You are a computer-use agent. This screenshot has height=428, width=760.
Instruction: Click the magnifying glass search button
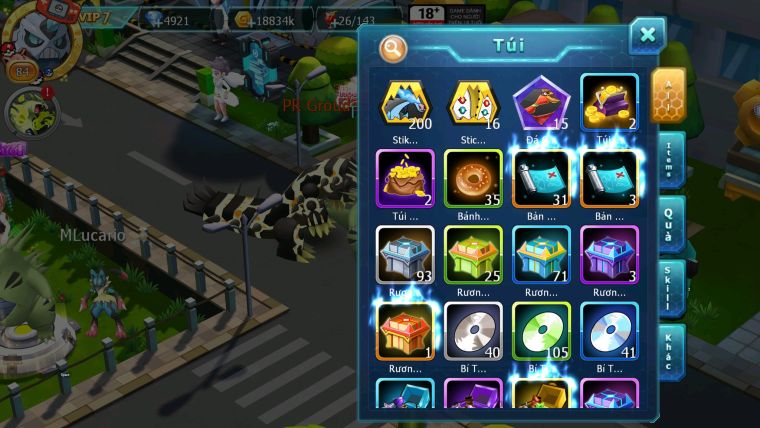[393, 47]
